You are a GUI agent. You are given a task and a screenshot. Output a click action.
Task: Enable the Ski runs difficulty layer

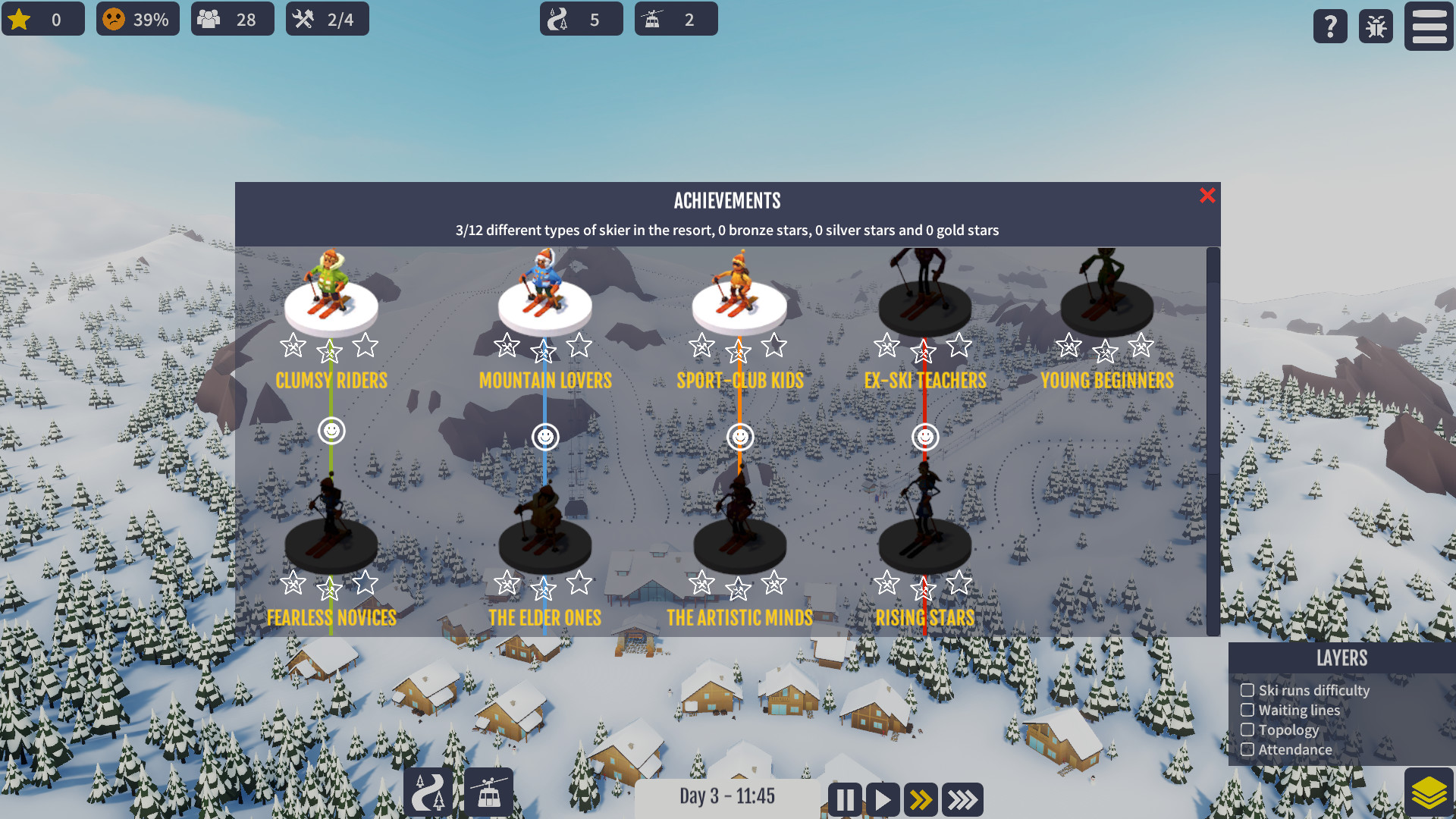pyautogui.click(x=1247, y=690)
